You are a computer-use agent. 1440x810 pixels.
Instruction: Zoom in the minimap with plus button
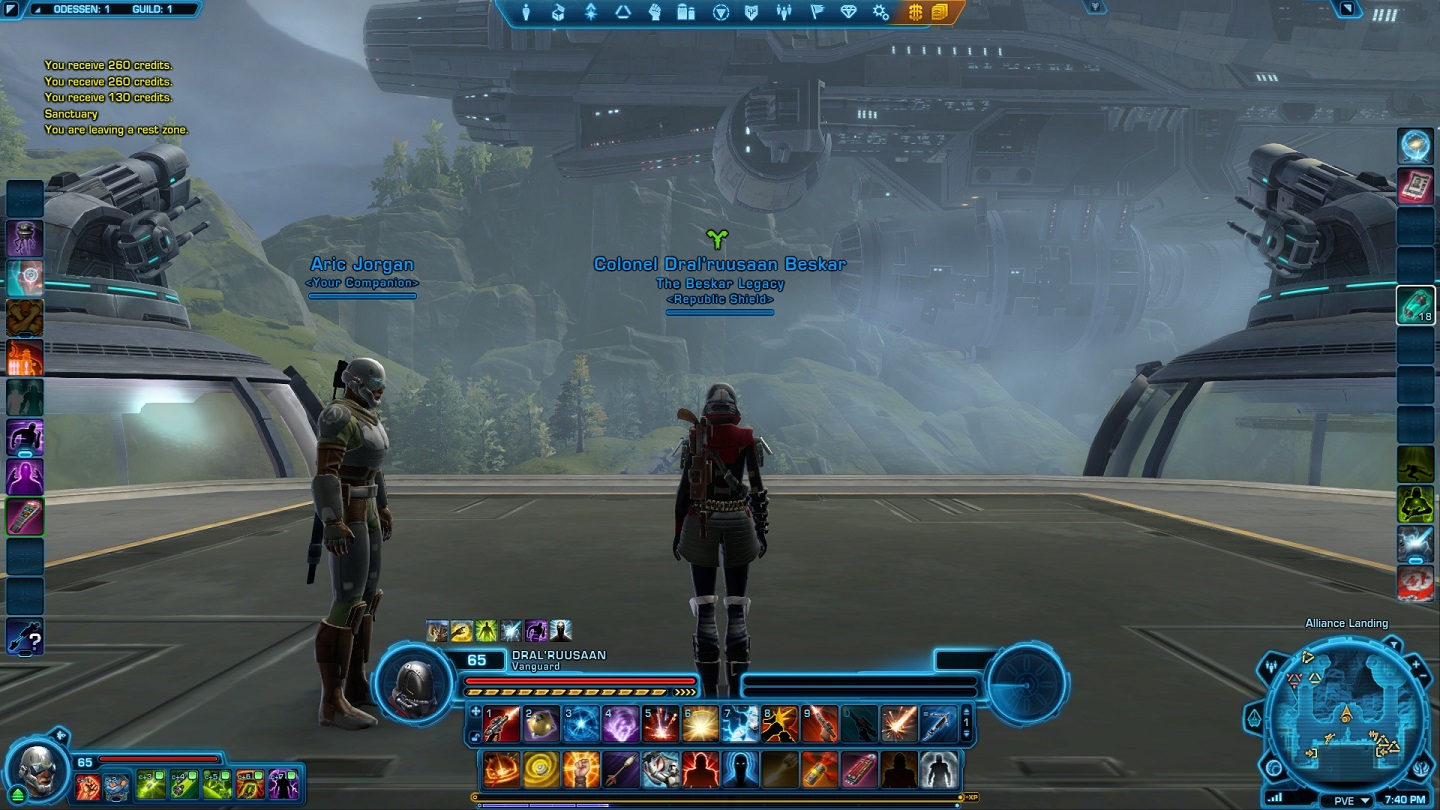1417,663
